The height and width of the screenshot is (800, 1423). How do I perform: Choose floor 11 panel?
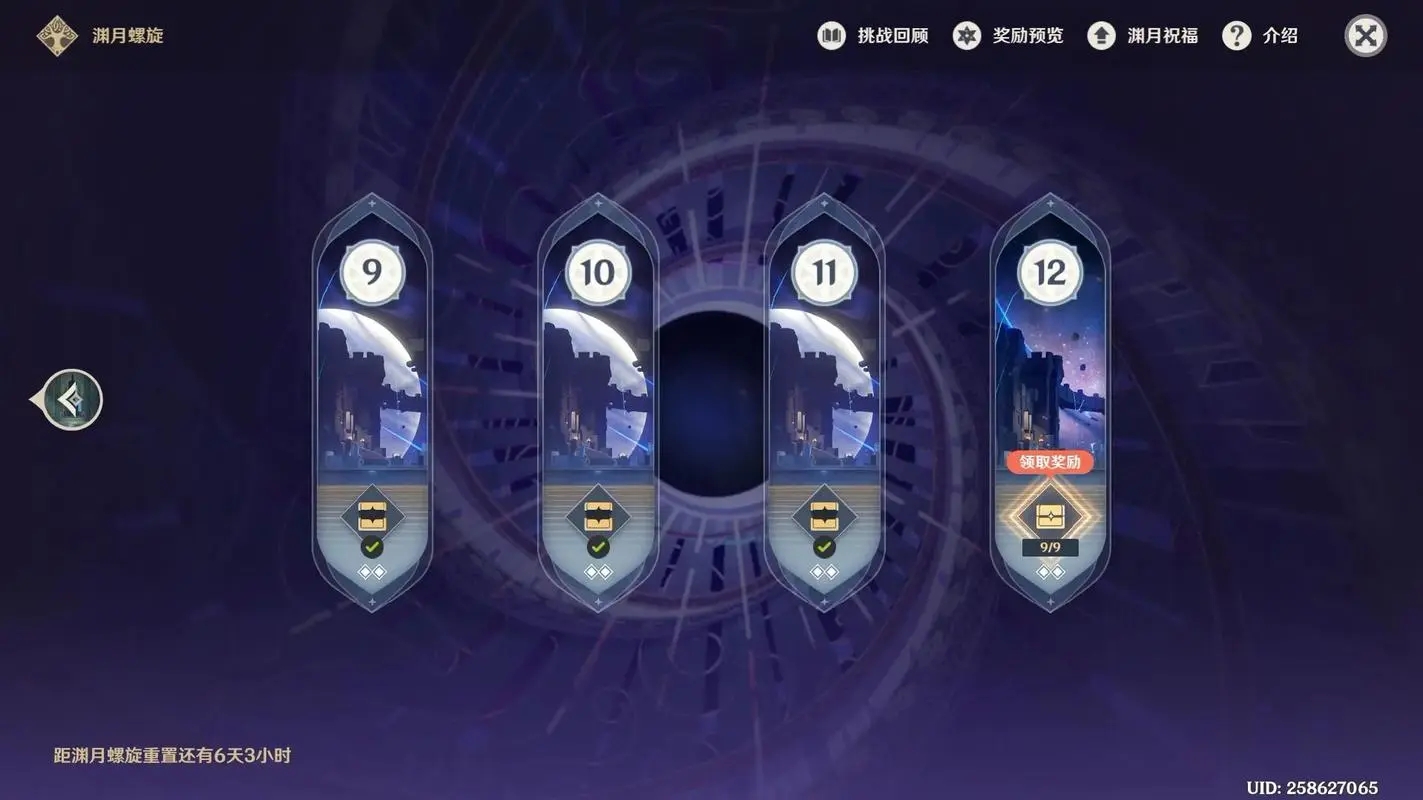point(824,380)
